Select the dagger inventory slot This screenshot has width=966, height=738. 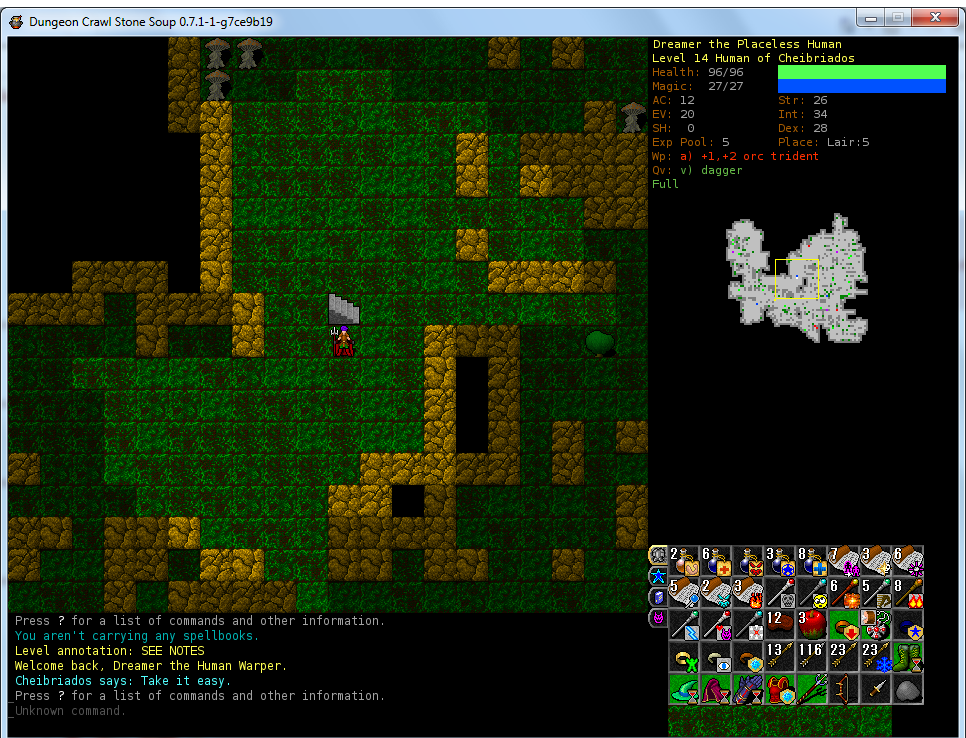875,689
